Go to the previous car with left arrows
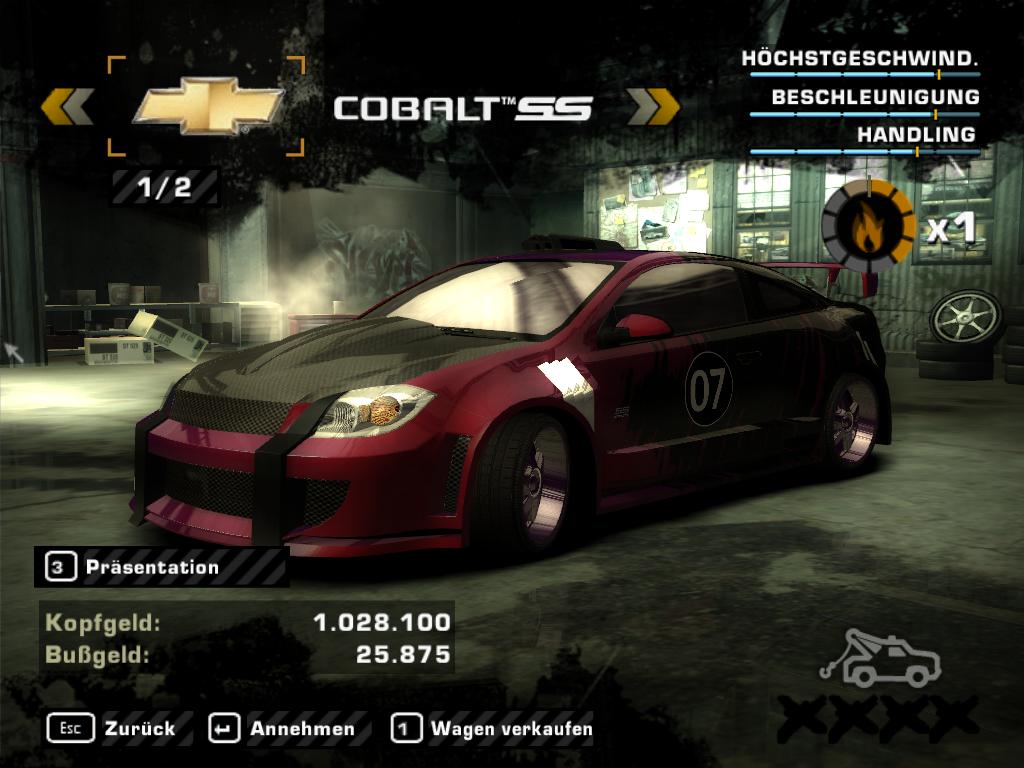Viewport: 1024px width, 768px height. coord(68,106)
